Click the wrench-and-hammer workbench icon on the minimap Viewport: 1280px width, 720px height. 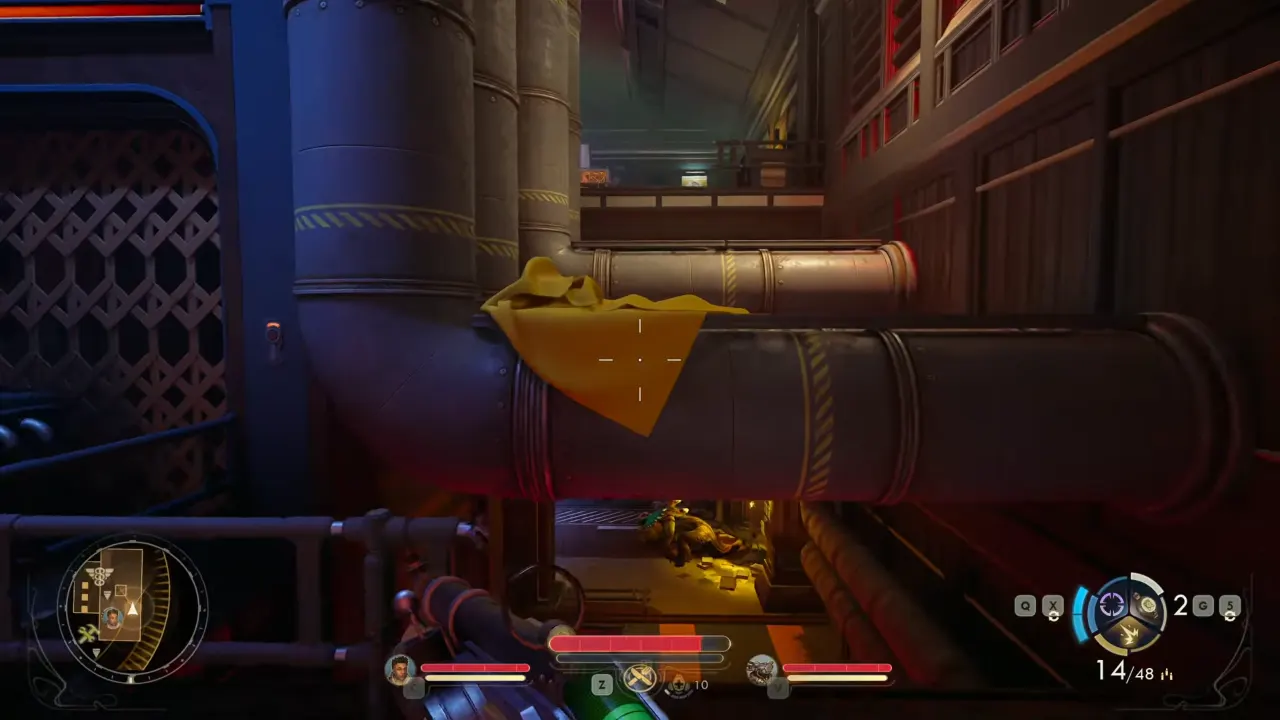(x=87, y=633)
